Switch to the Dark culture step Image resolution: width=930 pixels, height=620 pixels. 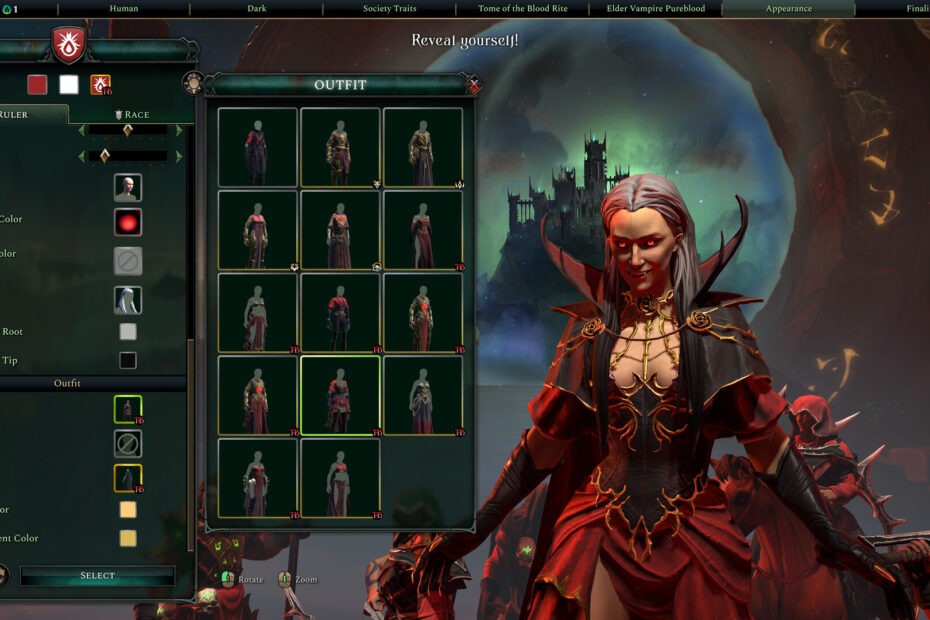257,9
